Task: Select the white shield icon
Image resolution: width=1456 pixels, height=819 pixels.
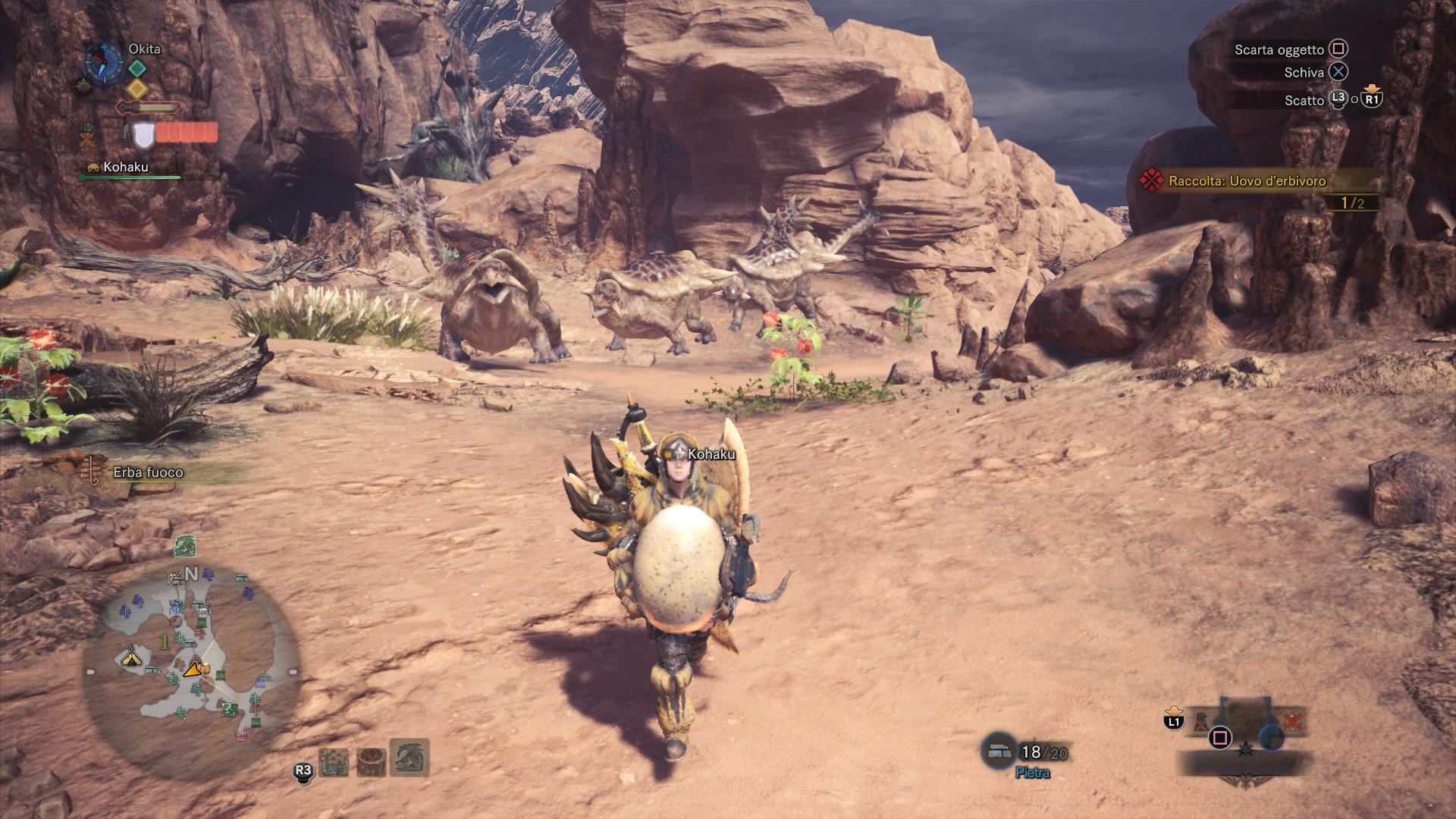Action: coord(143,135)
